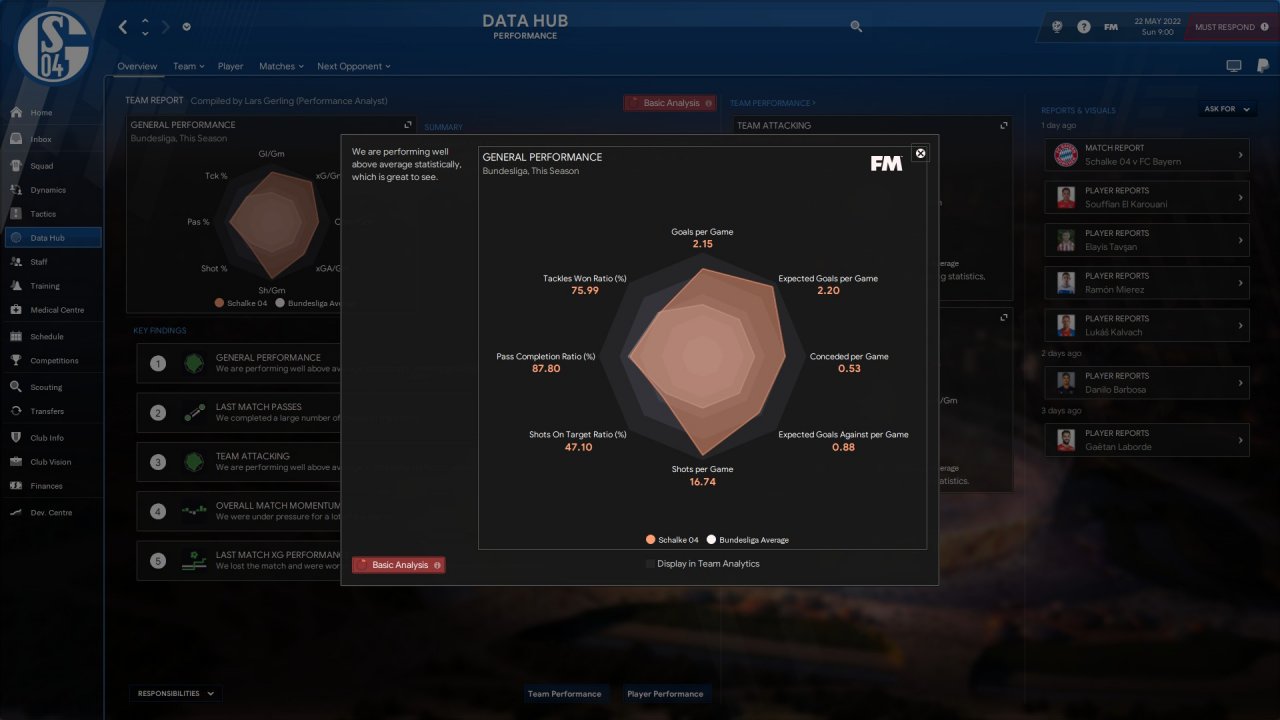Open the Responsibilities dropdown
The height and width of the screenshot is (720, 1280).
(x=175, y=693)
